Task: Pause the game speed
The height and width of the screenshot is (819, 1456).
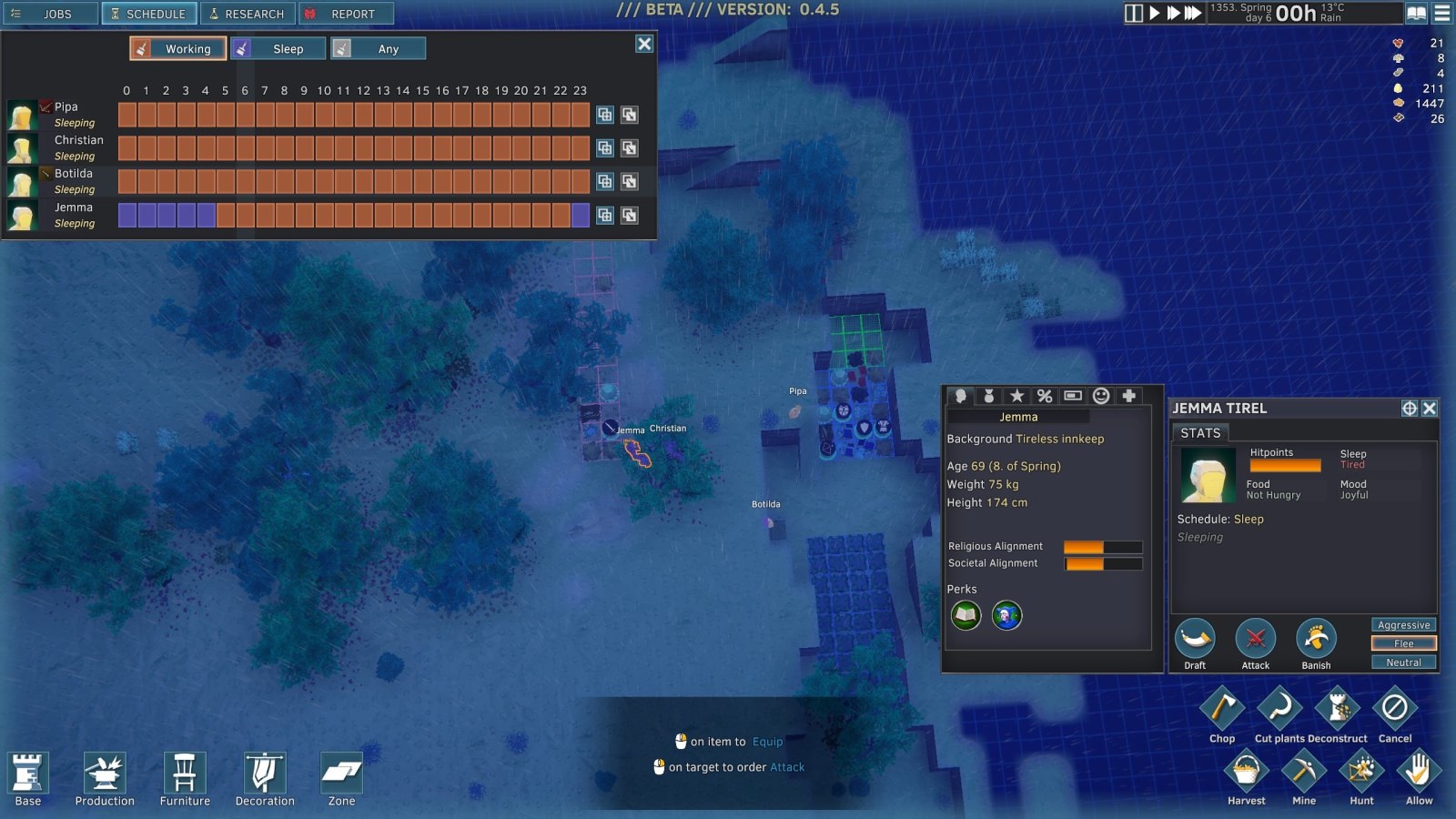Action: coord(1133,14)
